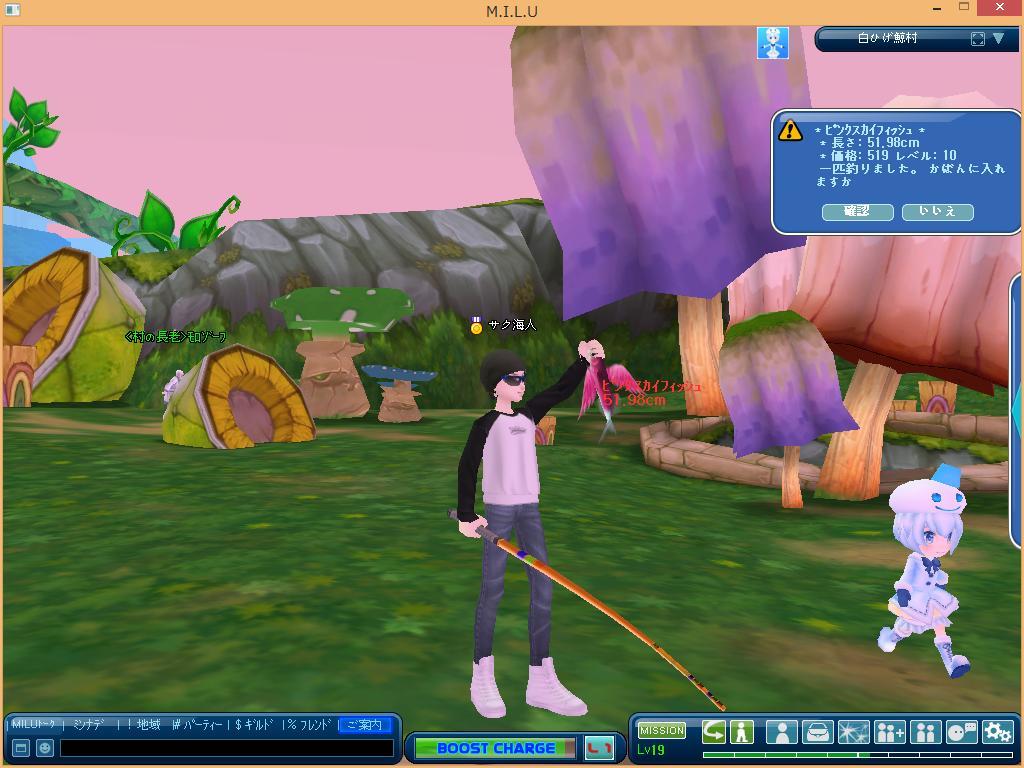Select the green walking figure icon
Viewport: 1024px width, 768px height.
click(742, 732)
